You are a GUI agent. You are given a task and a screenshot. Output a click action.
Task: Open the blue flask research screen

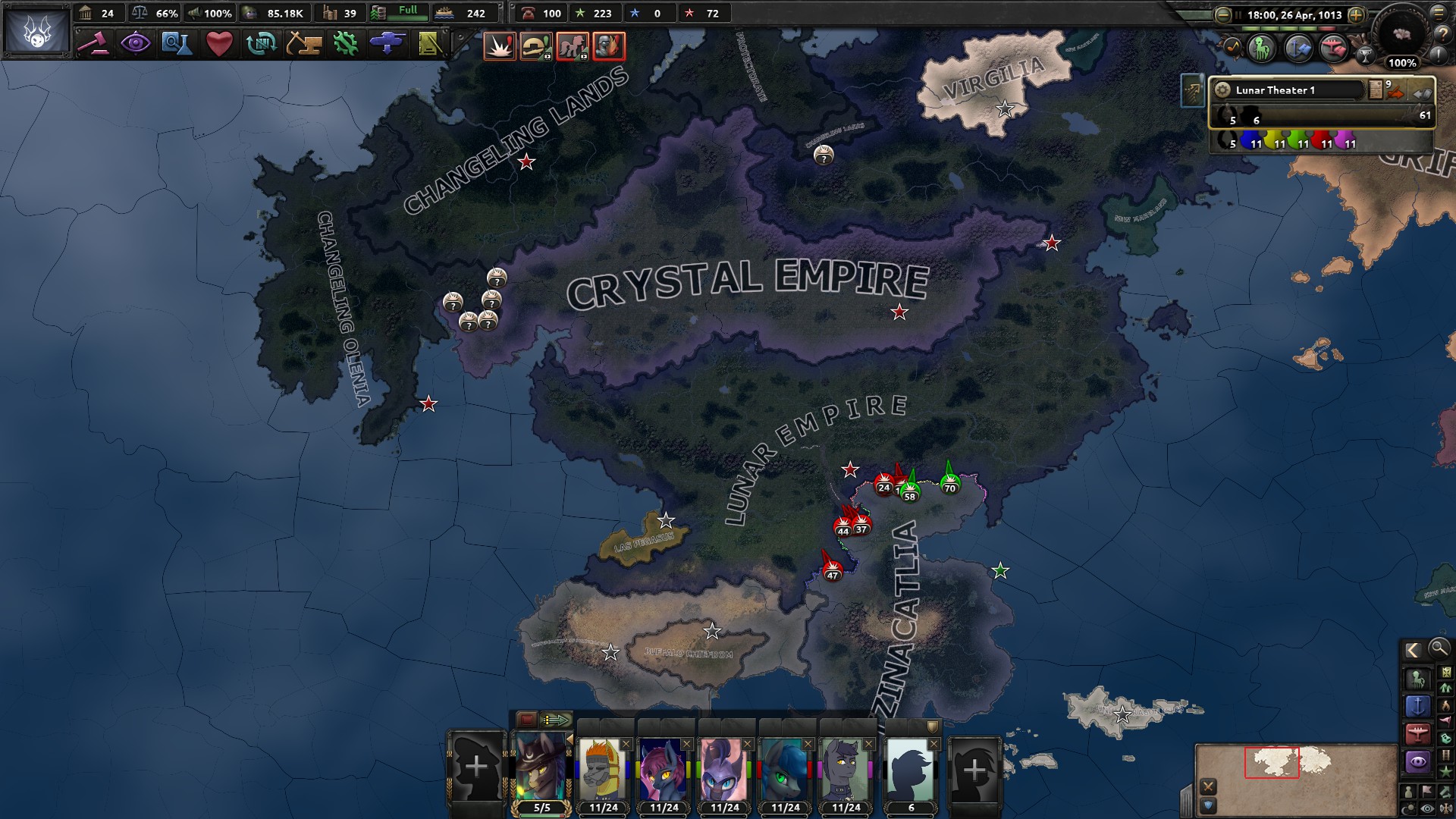(x=177, y=44)
